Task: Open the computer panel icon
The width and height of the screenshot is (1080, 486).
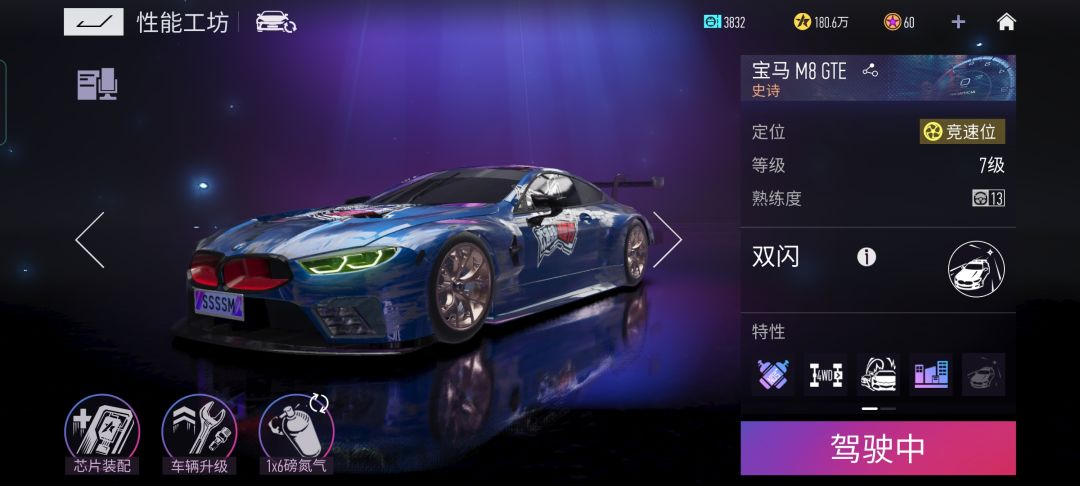Action: coord(97,84)
